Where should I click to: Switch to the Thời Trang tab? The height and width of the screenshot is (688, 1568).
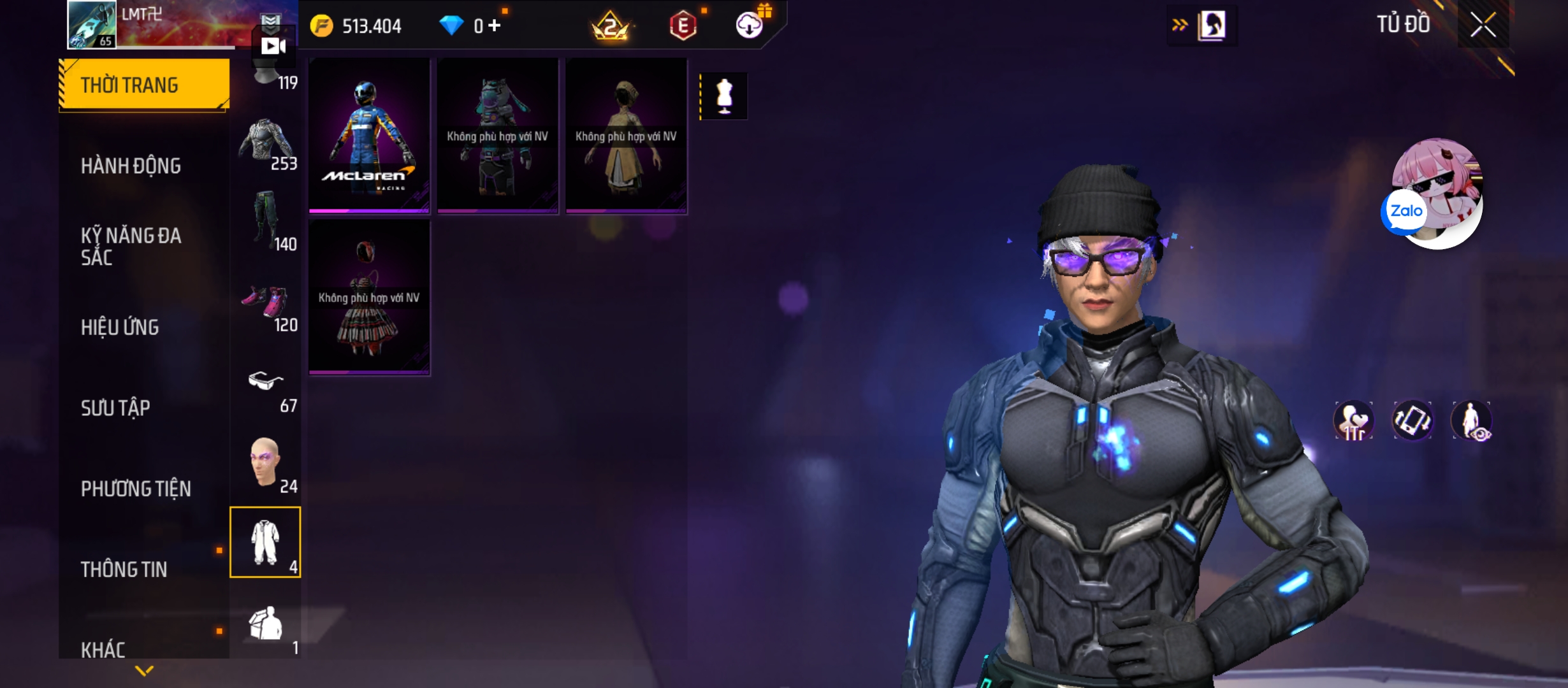click(x=144, y=85)
